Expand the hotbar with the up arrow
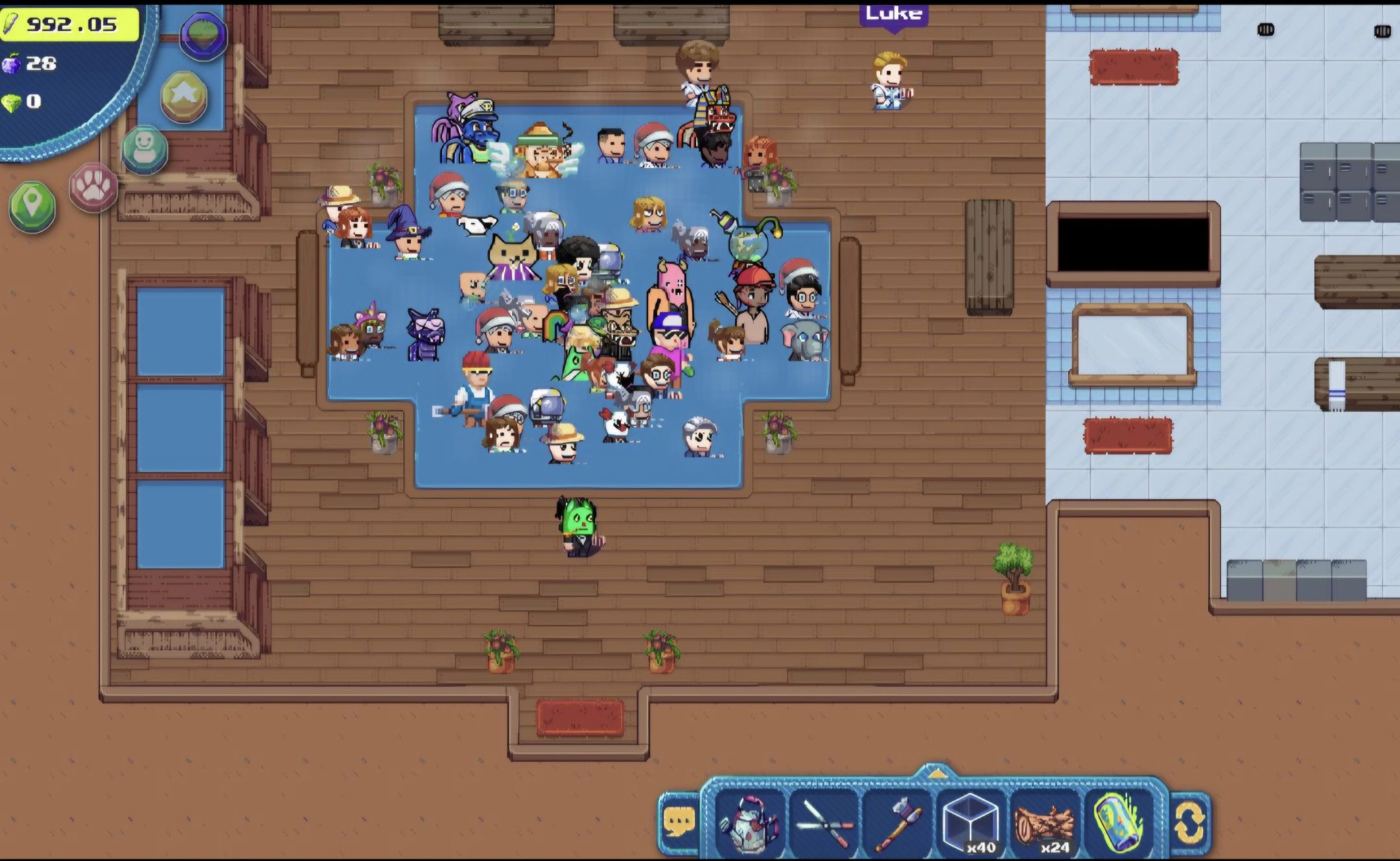 click(x=936, y=774)
